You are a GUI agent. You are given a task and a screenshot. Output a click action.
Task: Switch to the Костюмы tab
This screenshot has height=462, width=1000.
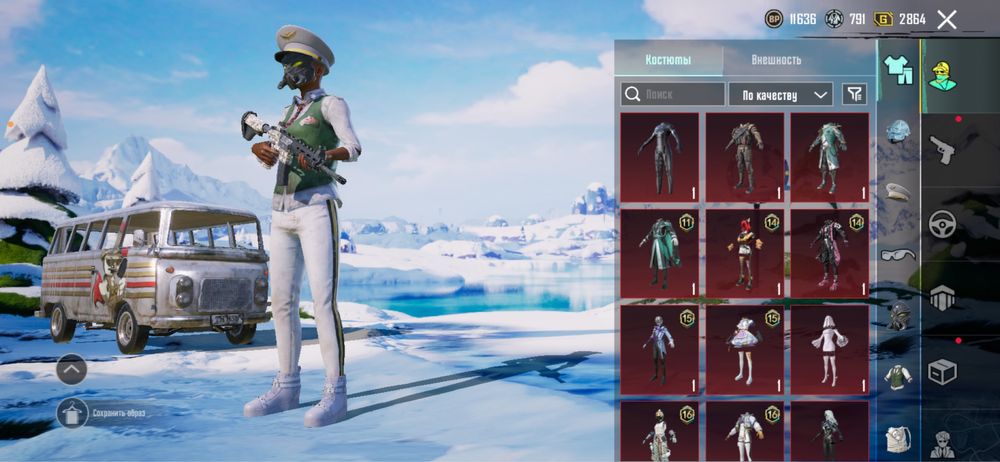tap(668, 60)
